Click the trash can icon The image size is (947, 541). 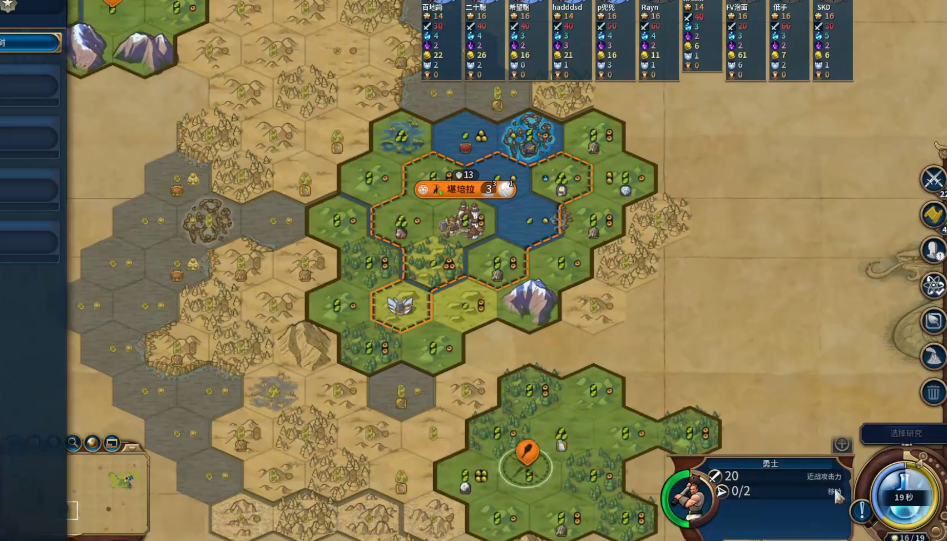pyautogui.click(x=934, y=392)
